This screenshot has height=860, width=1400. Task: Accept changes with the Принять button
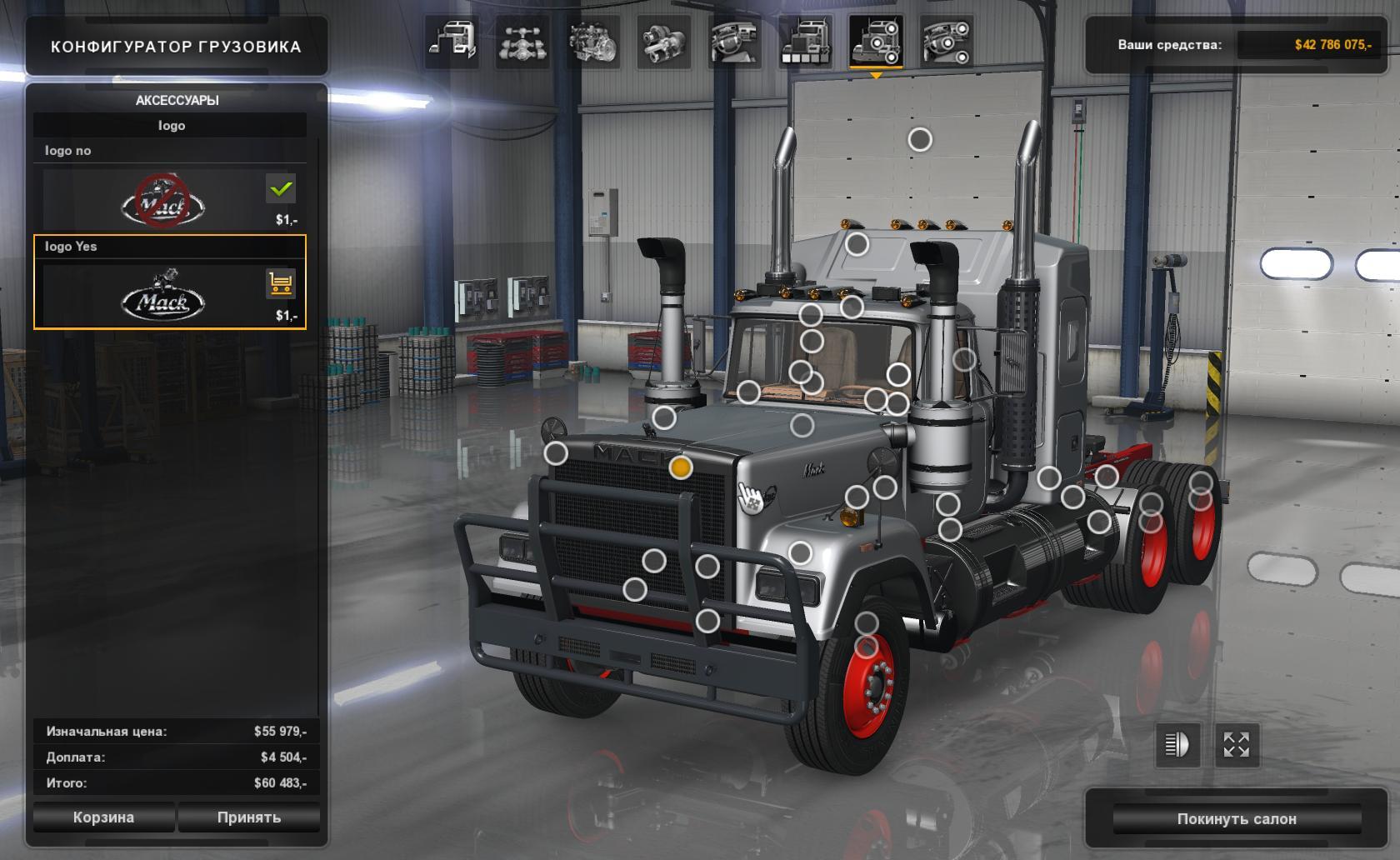click(x=248, y=817)
